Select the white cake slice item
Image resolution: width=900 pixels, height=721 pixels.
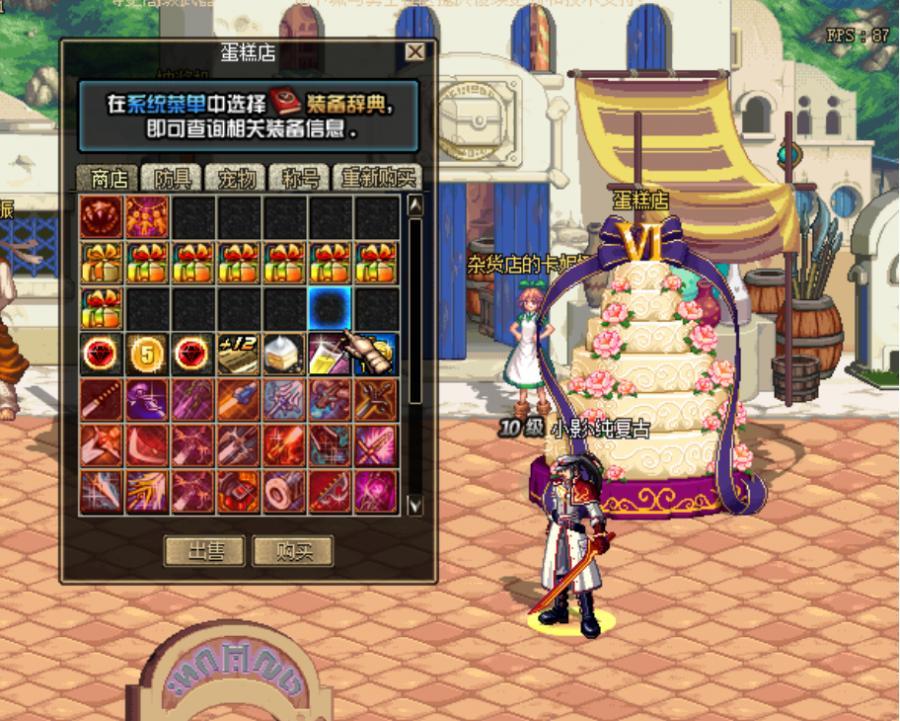pyautogui.click(x=285, y=355)
